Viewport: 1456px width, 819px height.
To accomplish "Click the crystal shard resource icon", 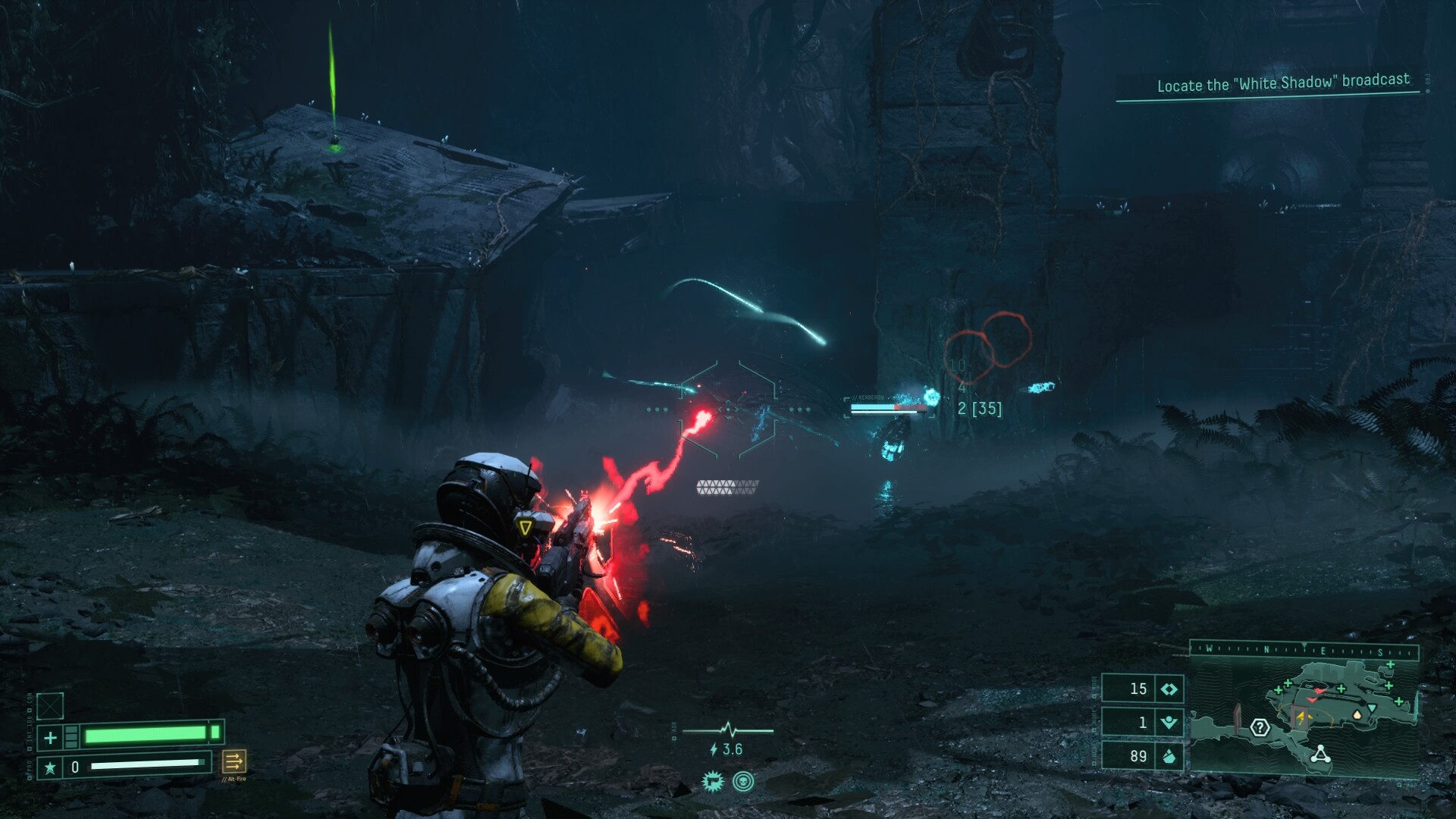I will 1169,756.
